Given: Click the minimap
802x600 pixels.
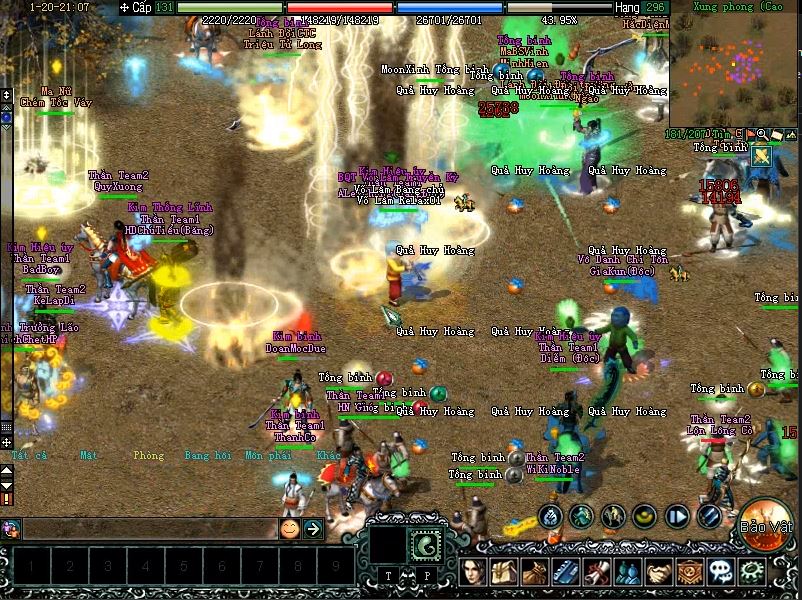Looking at the screenshot, I should [x=733, y=70].
